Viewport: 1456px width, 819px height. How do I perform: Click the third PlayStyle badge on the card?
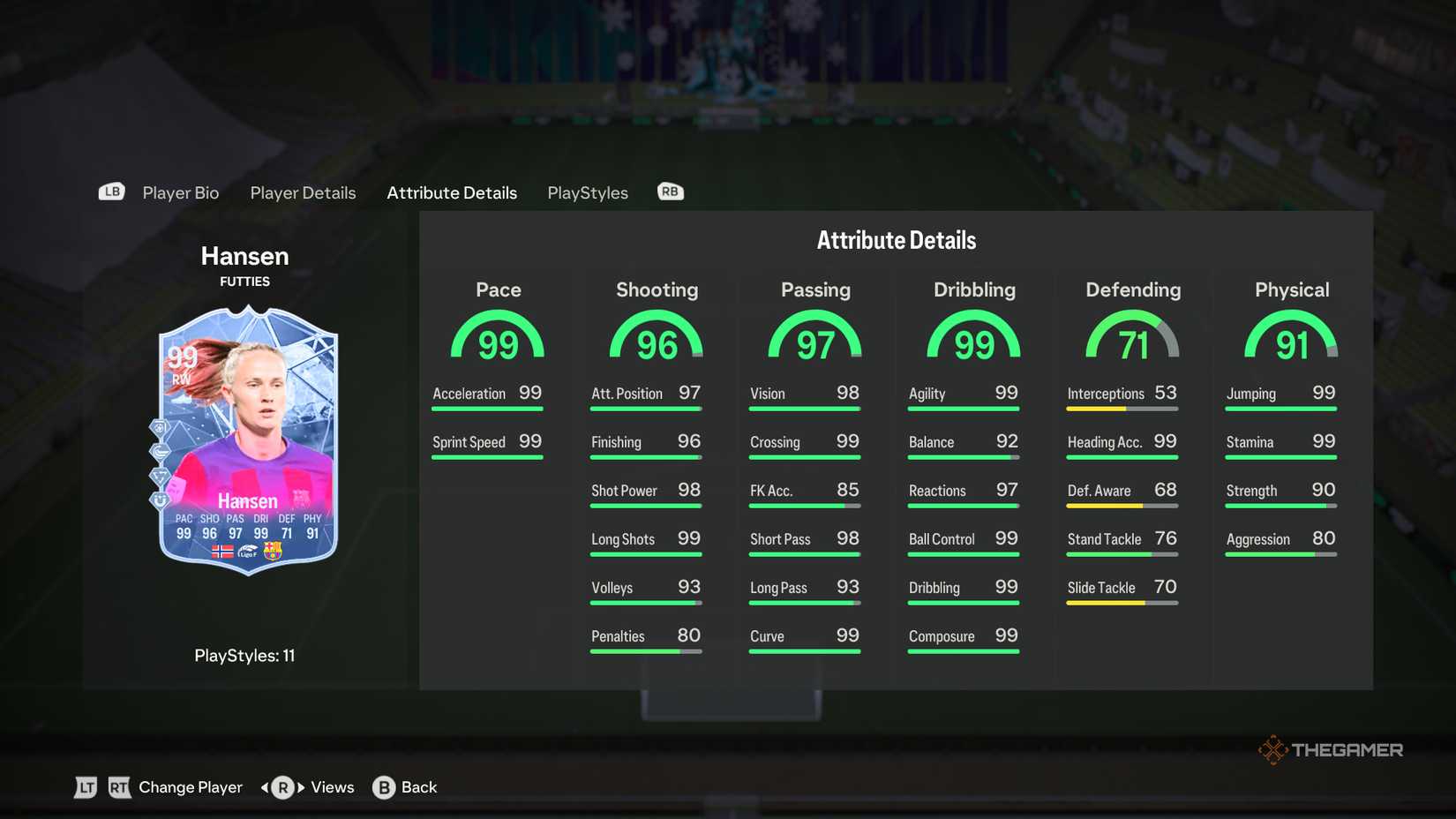[x=160, y=476]
